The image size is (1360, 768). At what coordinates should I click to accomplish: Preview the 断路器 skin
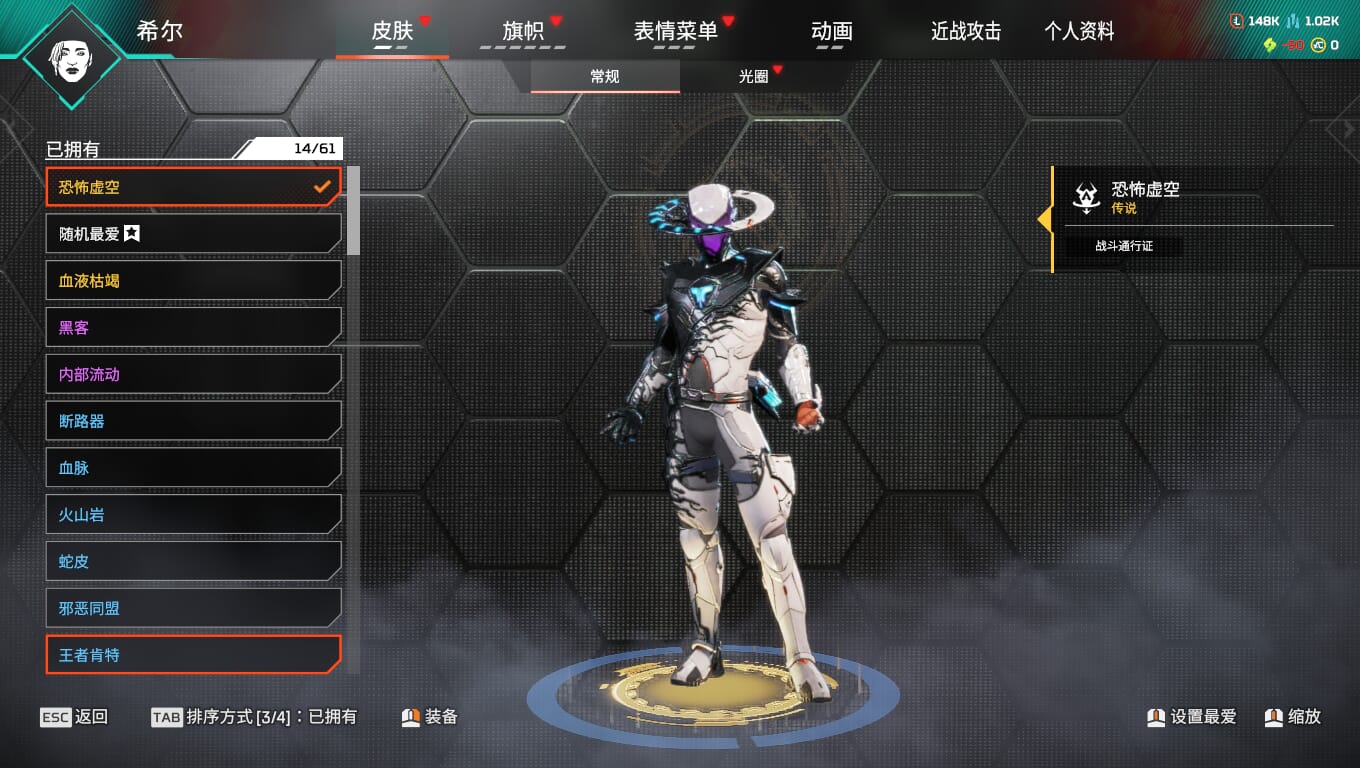pyautogui.click(x=193, y=421)
